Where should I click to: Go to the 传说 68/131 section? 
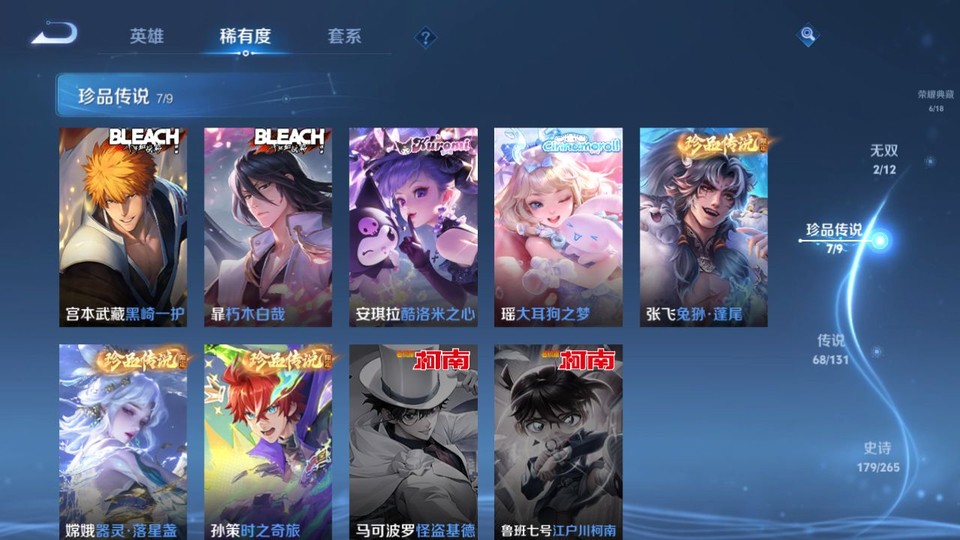[831, 348]
